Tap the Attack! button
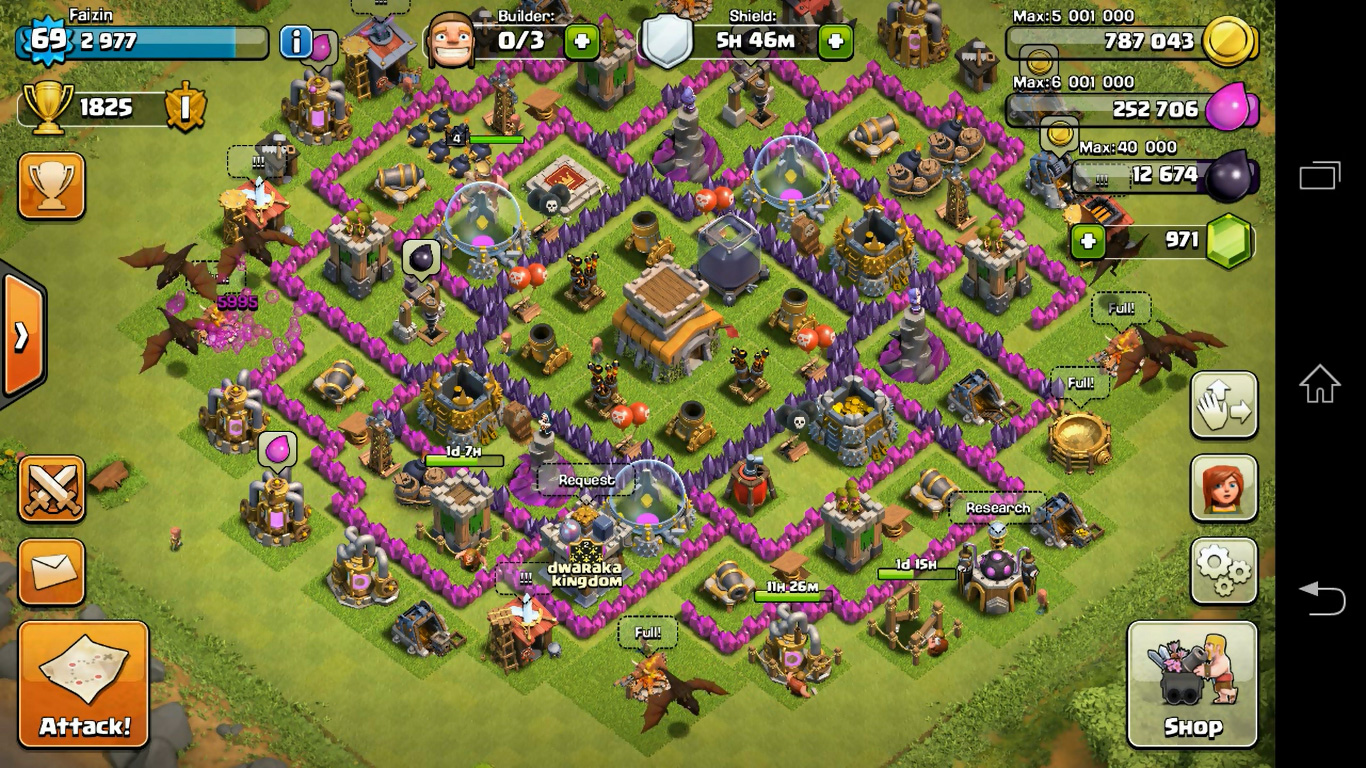 point(84,683)
